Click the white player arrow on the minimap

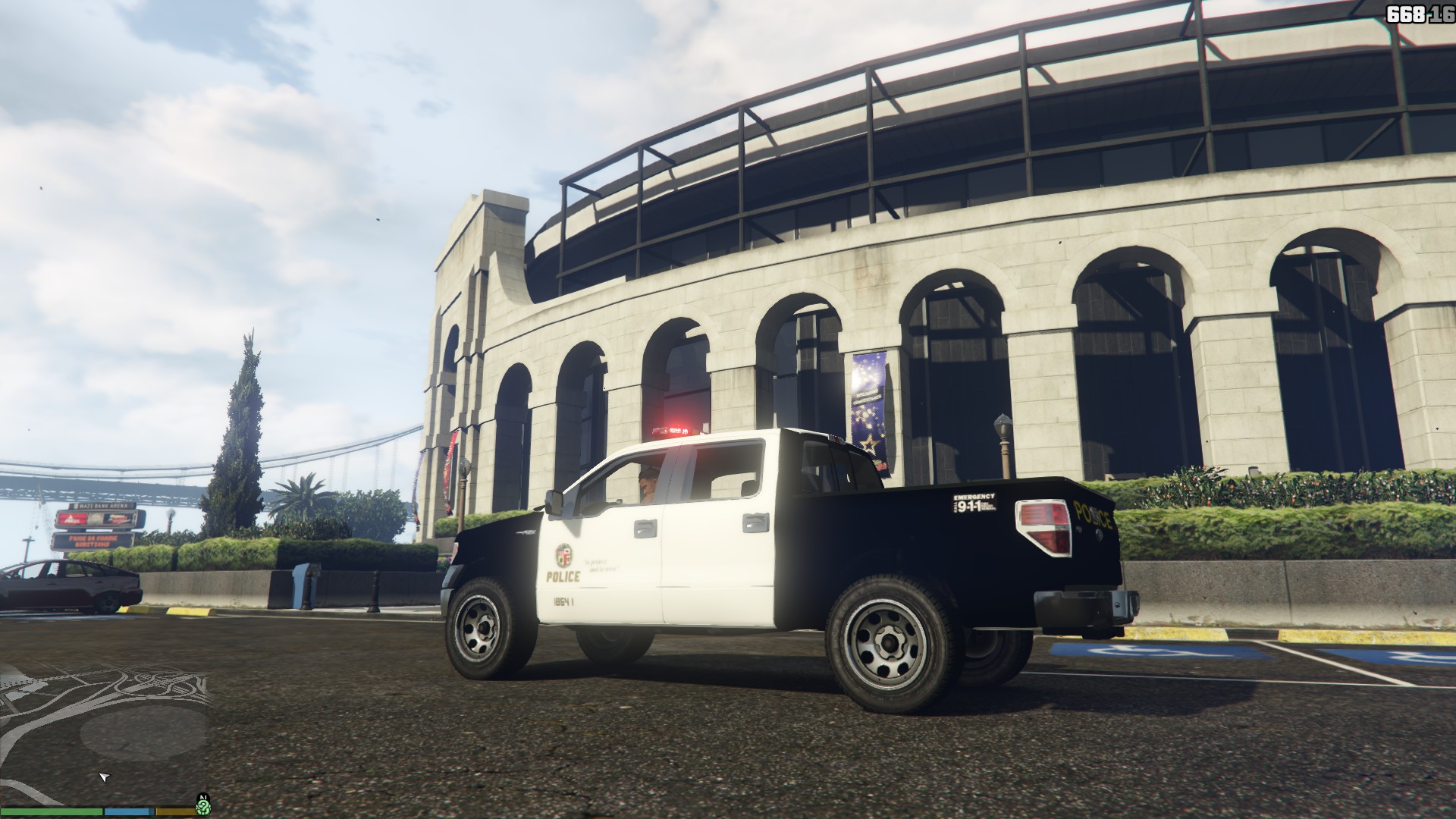(105, 777)
